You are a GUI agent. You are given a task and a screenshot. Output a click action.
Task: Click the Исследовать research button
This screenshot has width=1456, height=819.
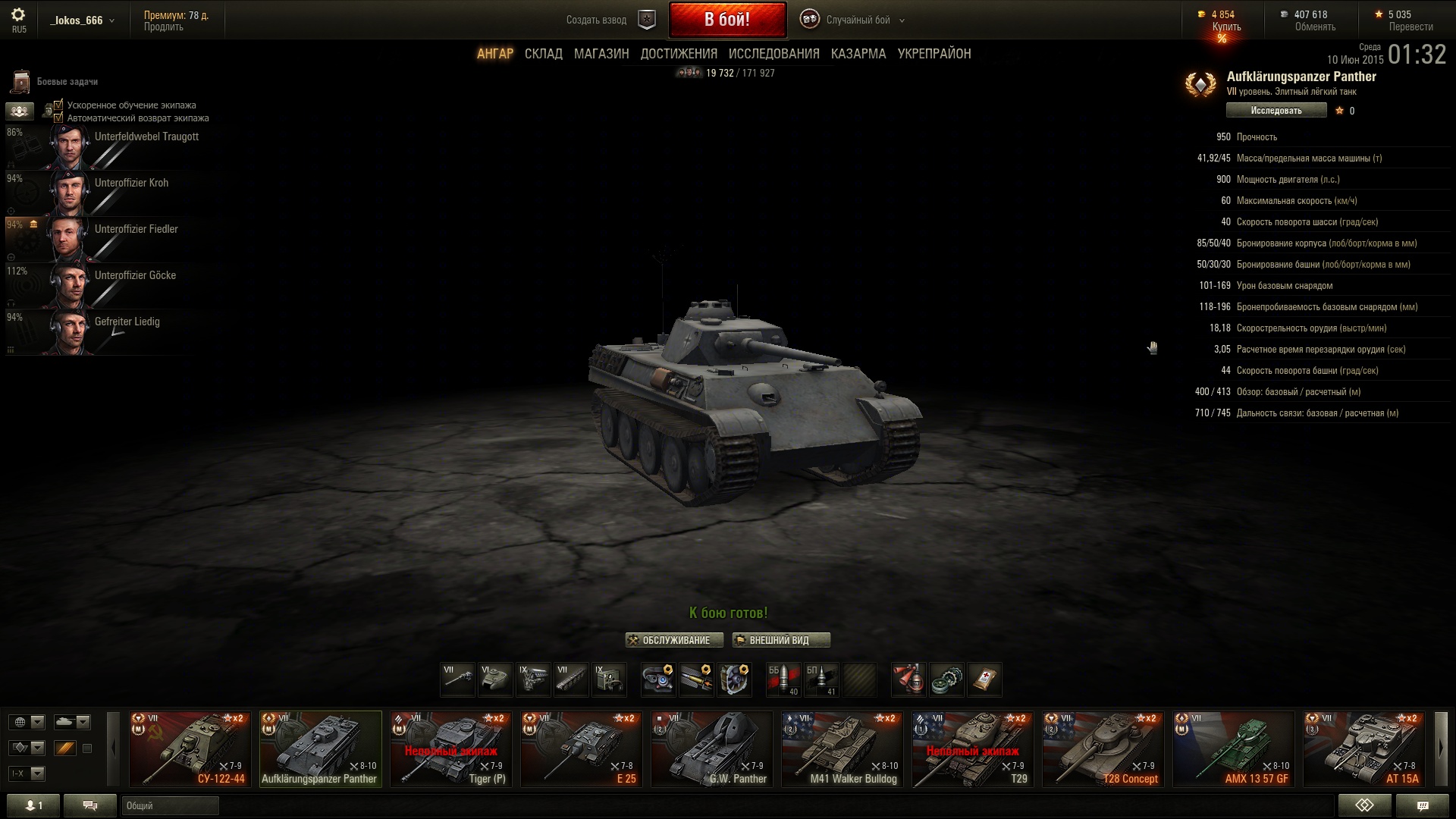tap(1276, 111)
